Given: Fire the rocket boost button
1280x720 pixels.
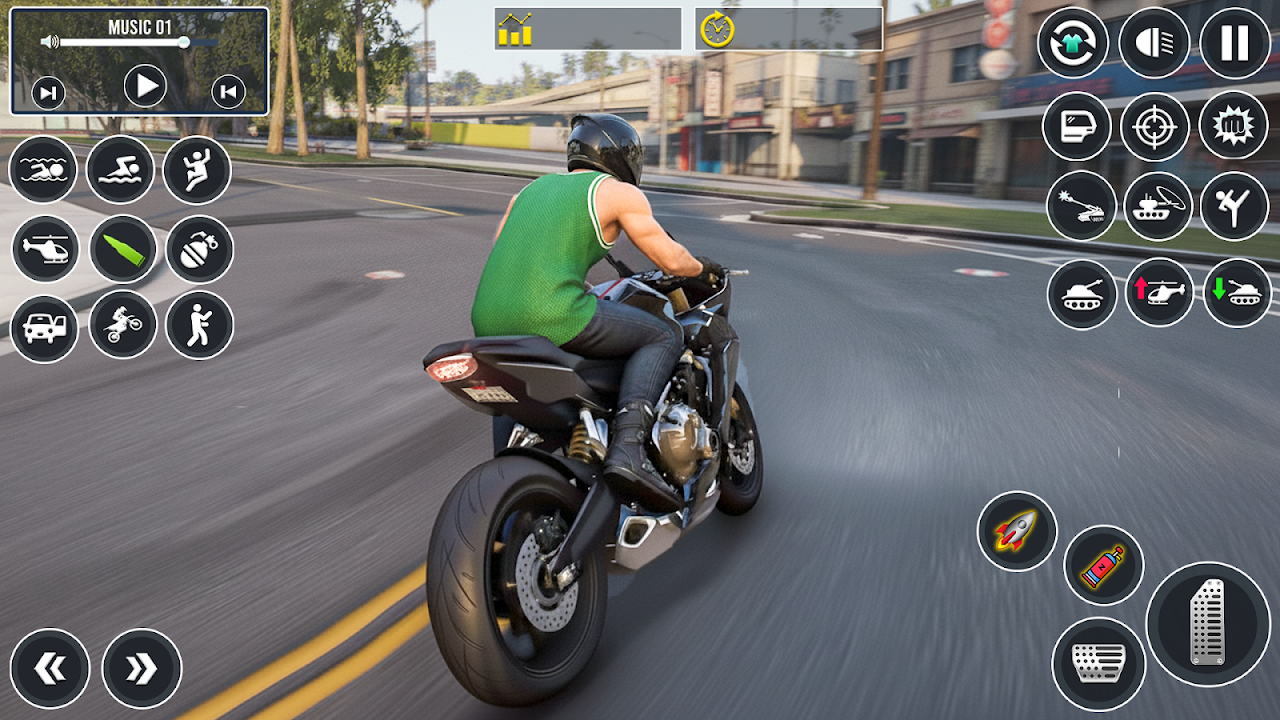Looking at the screenshot, I should point(1016,531).
